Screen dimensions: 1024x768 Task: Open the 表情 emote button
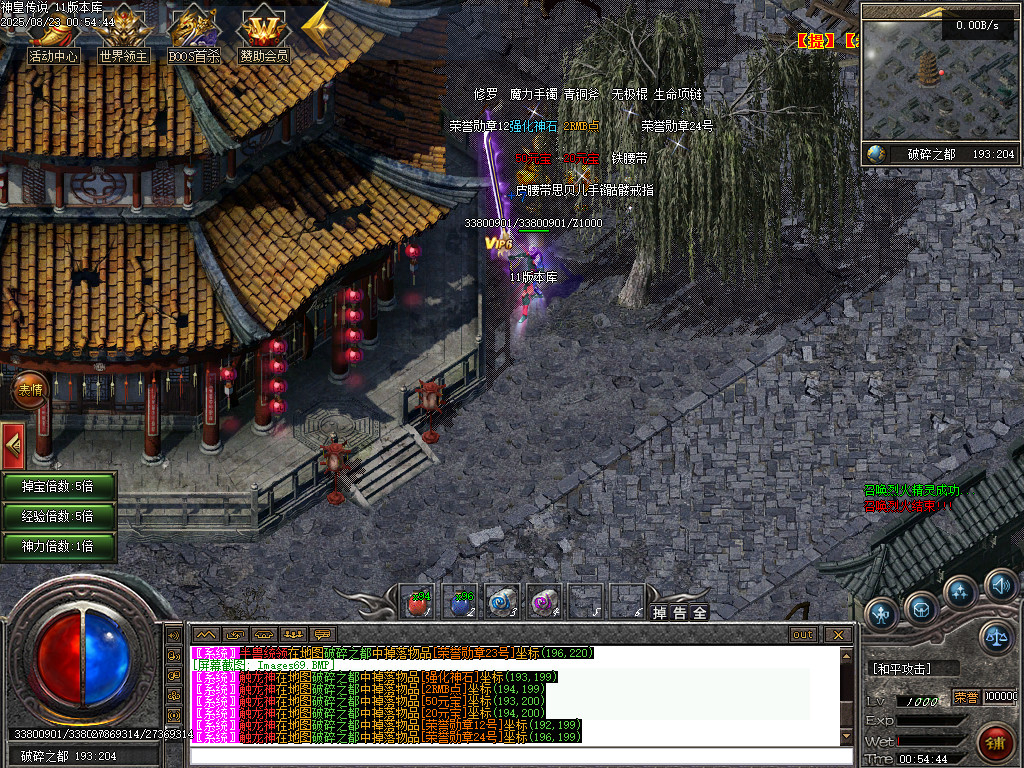pyautogui.click(x=29, y=390)
